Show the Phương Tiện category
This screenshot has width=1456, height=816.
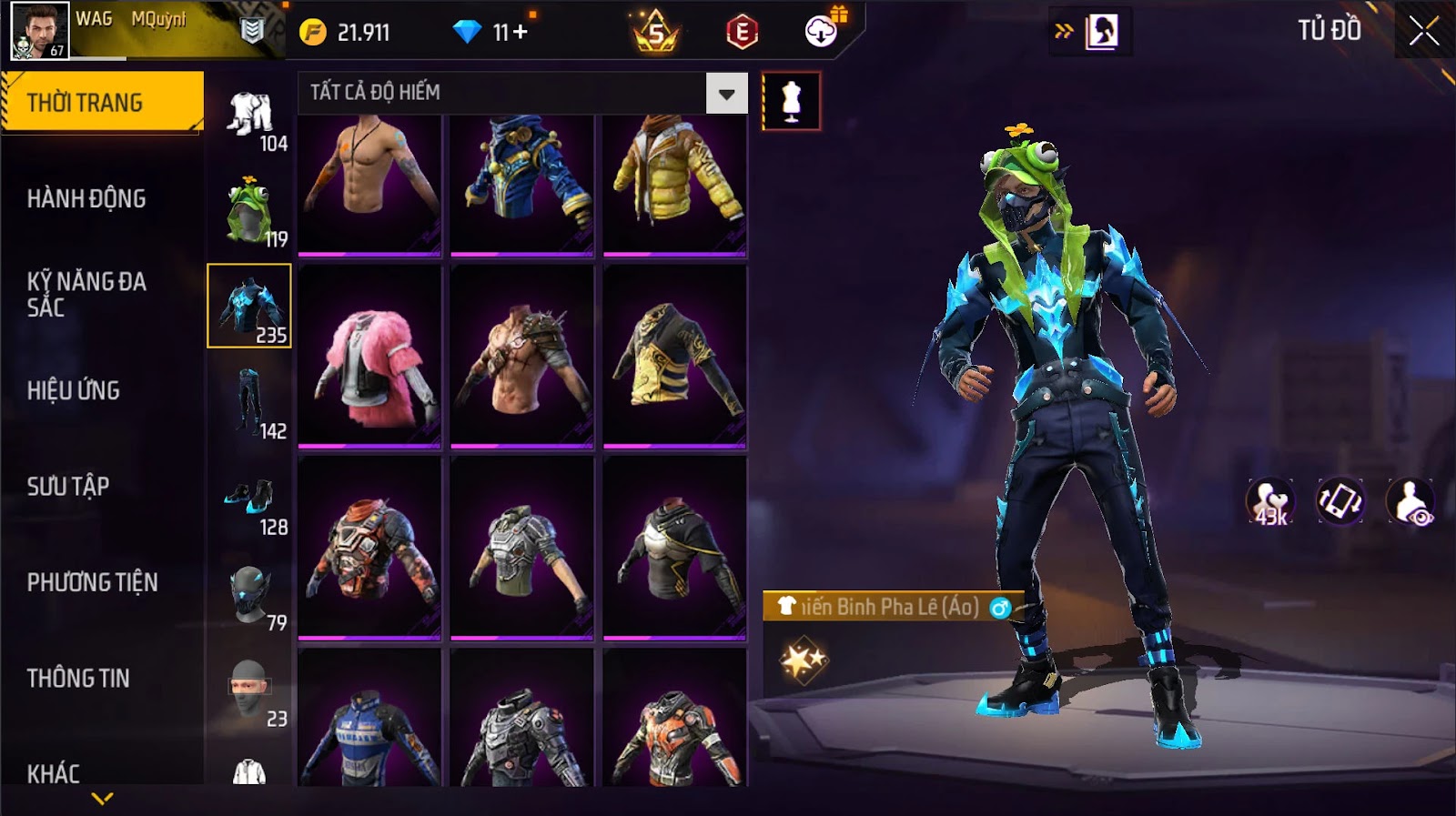92,582
